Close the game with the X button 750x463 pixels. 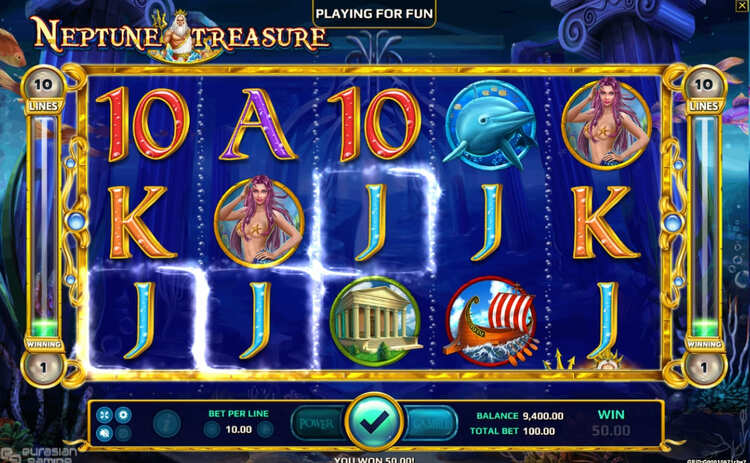[740, 7]
